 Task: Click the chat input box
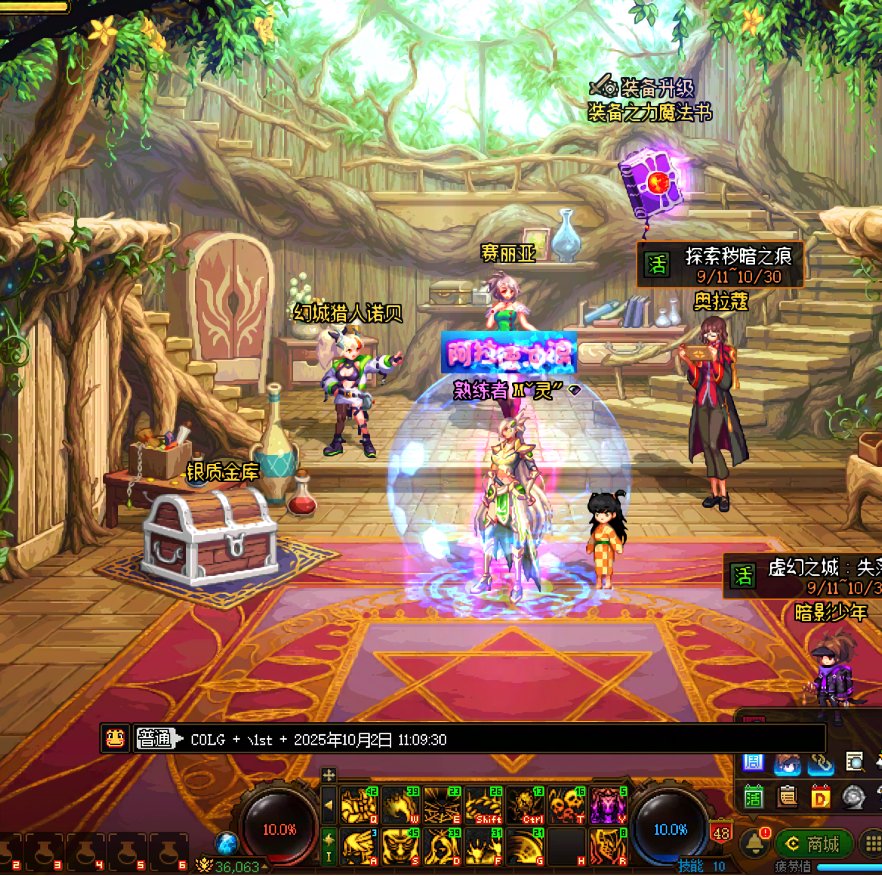tap(500, 739)
